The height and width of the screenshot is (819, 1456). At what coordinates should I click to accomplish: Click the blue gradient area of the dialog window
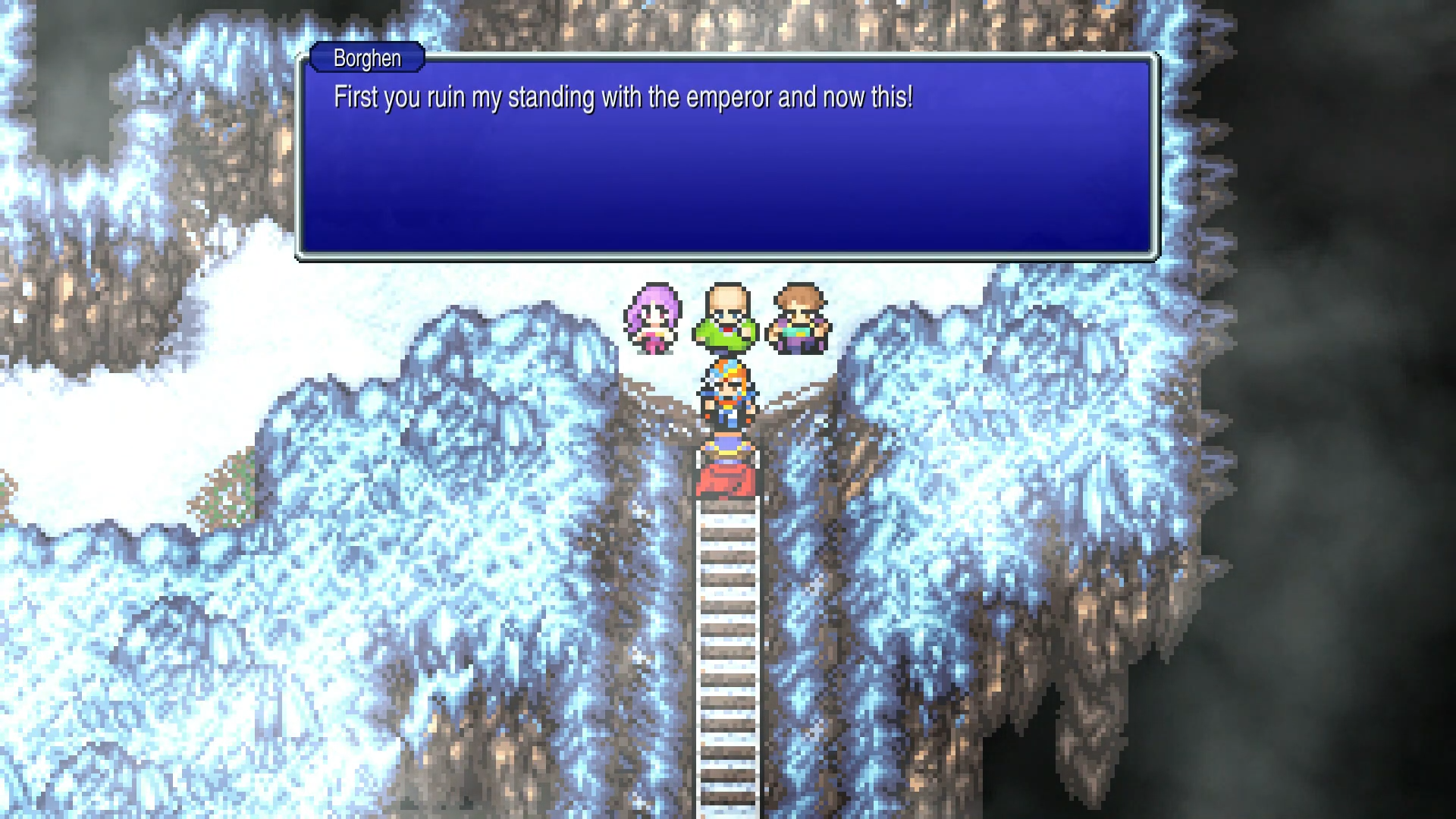pos(728,190)
